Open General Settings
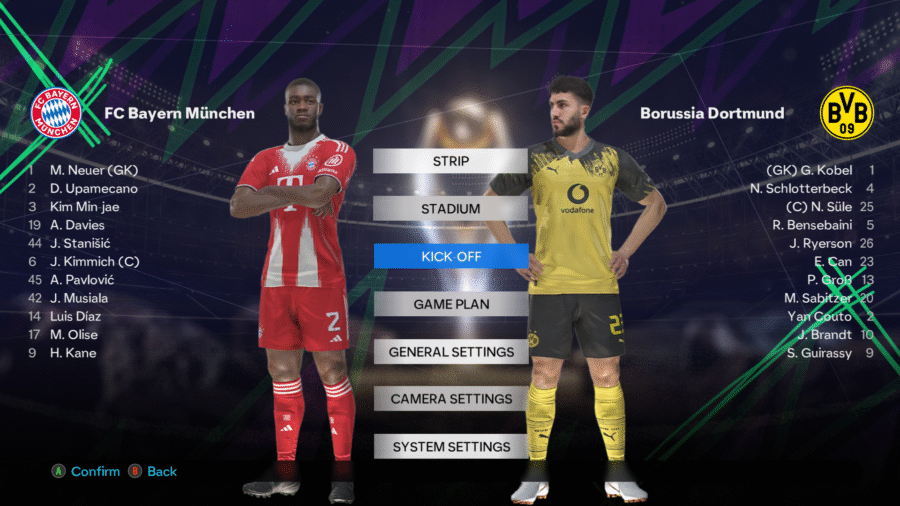Viewport: 900px width, 506px height. pyautogui.click(x=450, y=352)
